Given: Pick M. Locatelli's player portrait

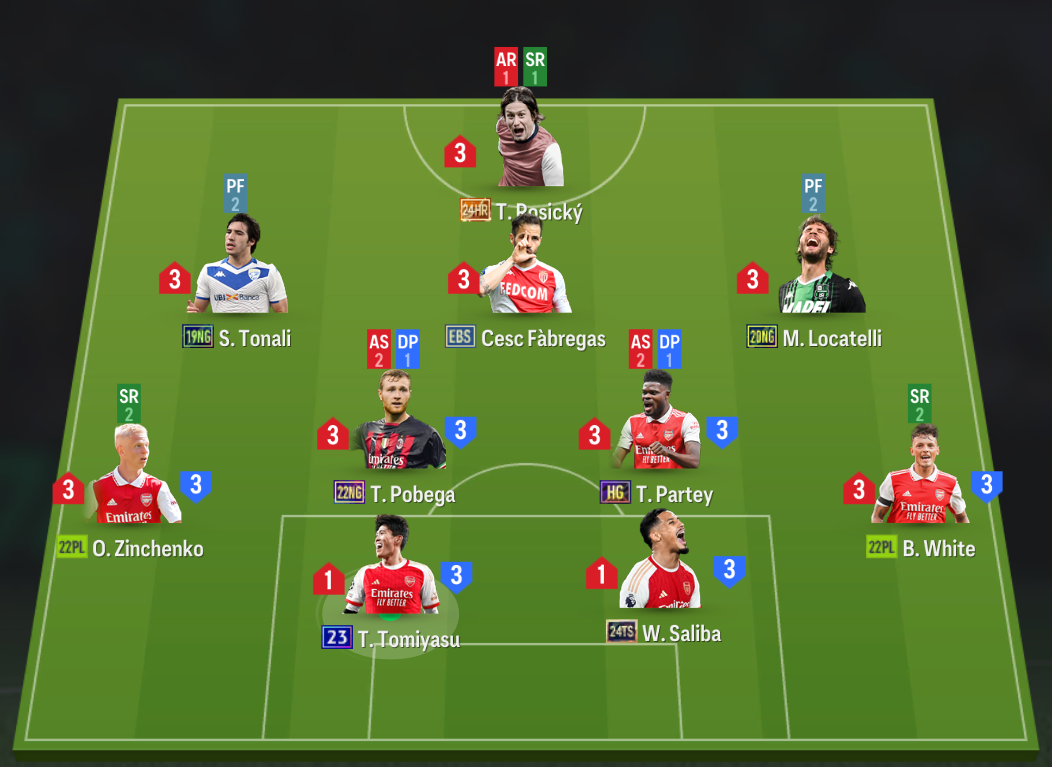Looking at the screenshot, I should point(822,268).
